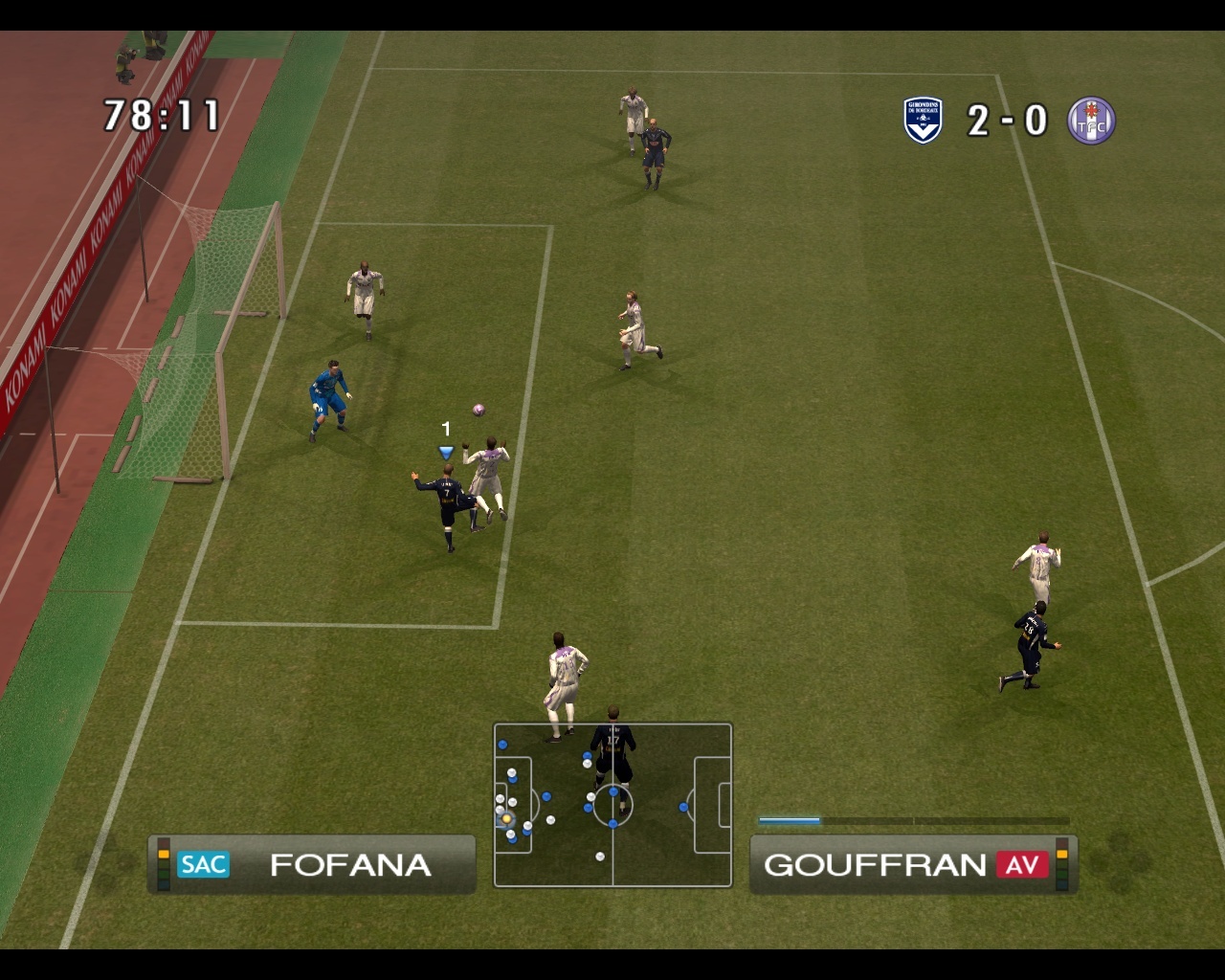
Task: Click the purple Toulouse TFC crest
Action: coord(1091,122)
